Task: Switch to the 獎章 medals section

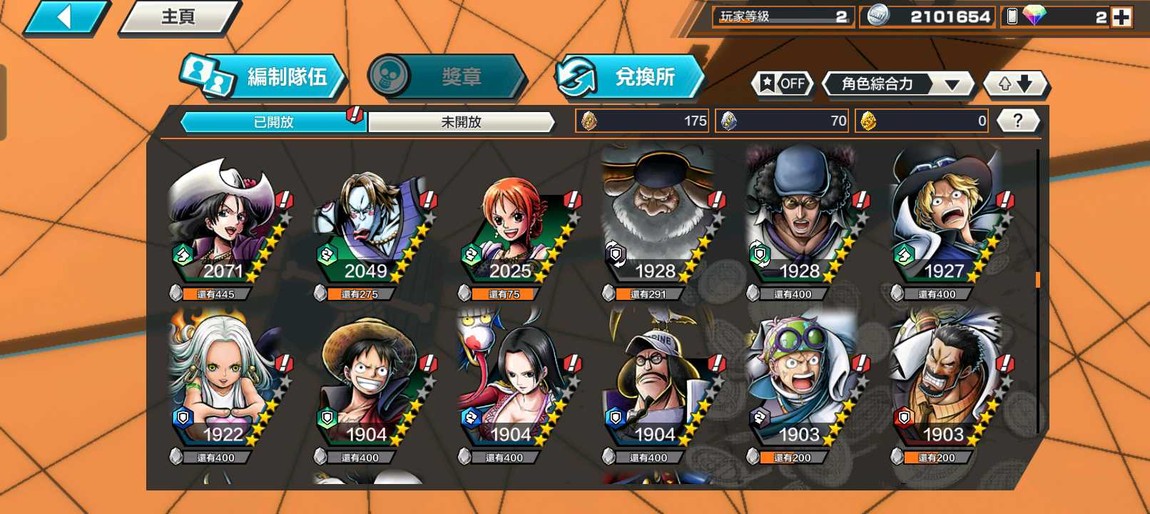Action: click(446, 77)
